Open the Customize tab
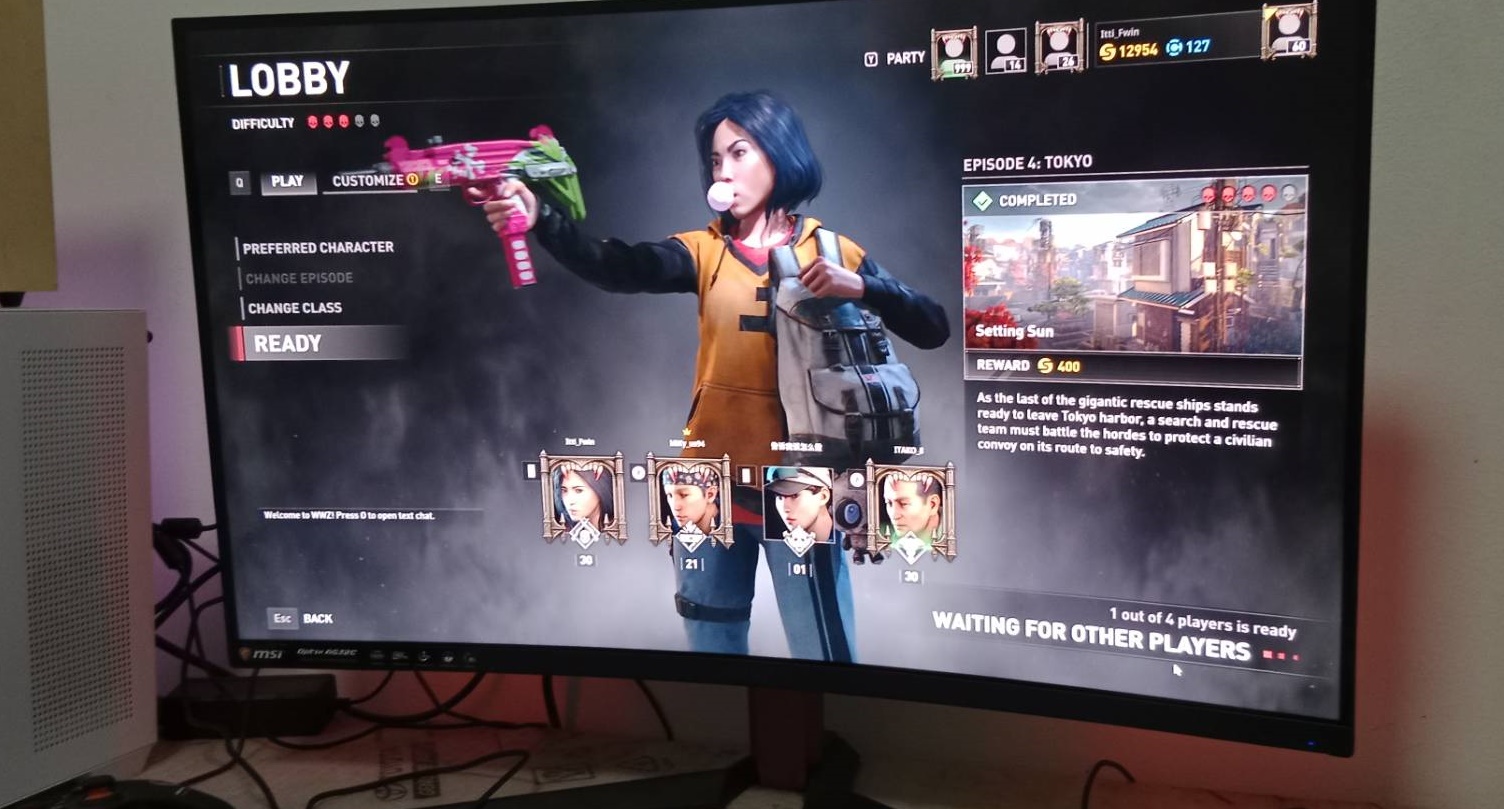Viewport: 1504px width, 809px height. (x=368, y=181)
